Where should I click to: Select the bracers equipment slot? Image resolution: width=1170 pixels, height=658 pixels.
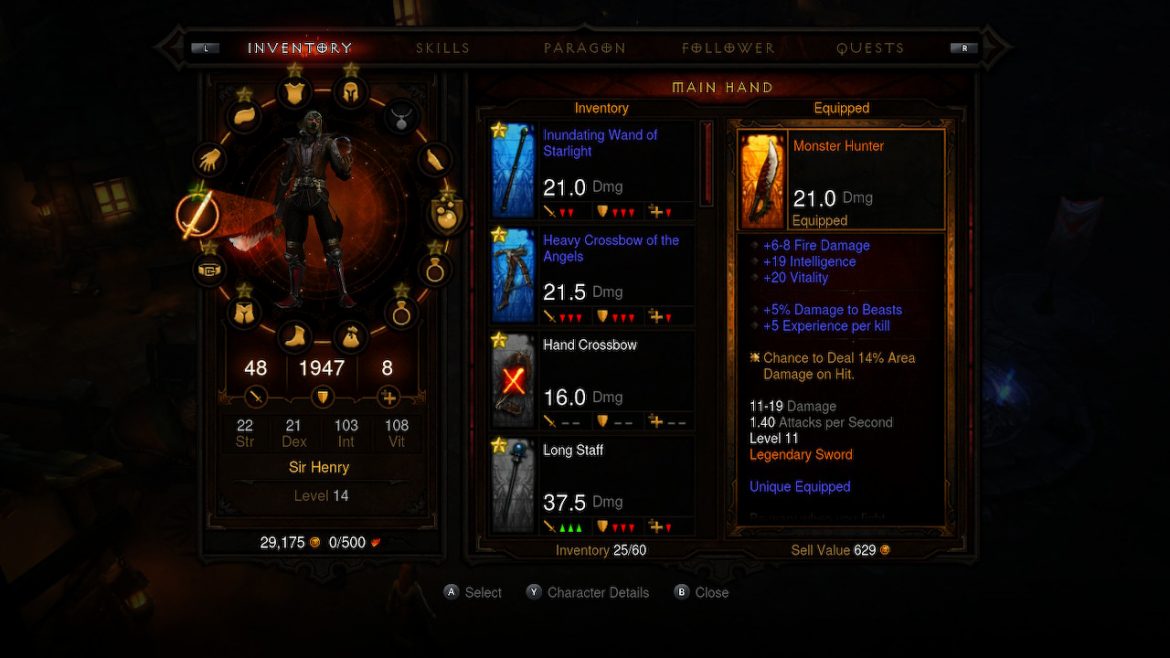434,160
